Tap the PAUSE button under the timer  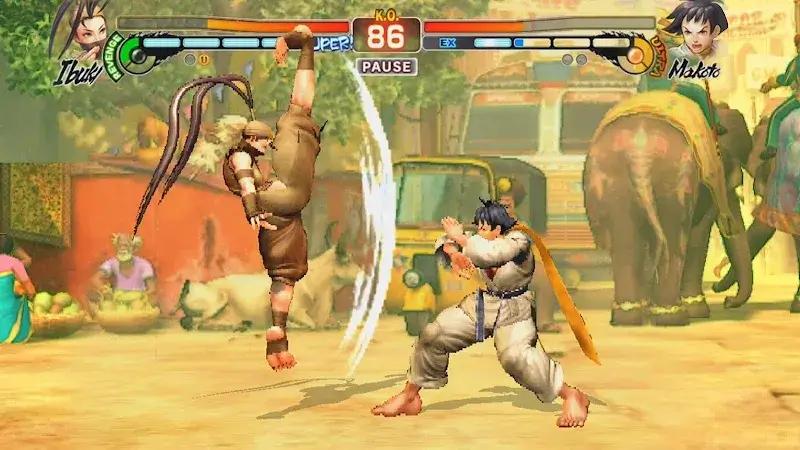tap(385, 67)
